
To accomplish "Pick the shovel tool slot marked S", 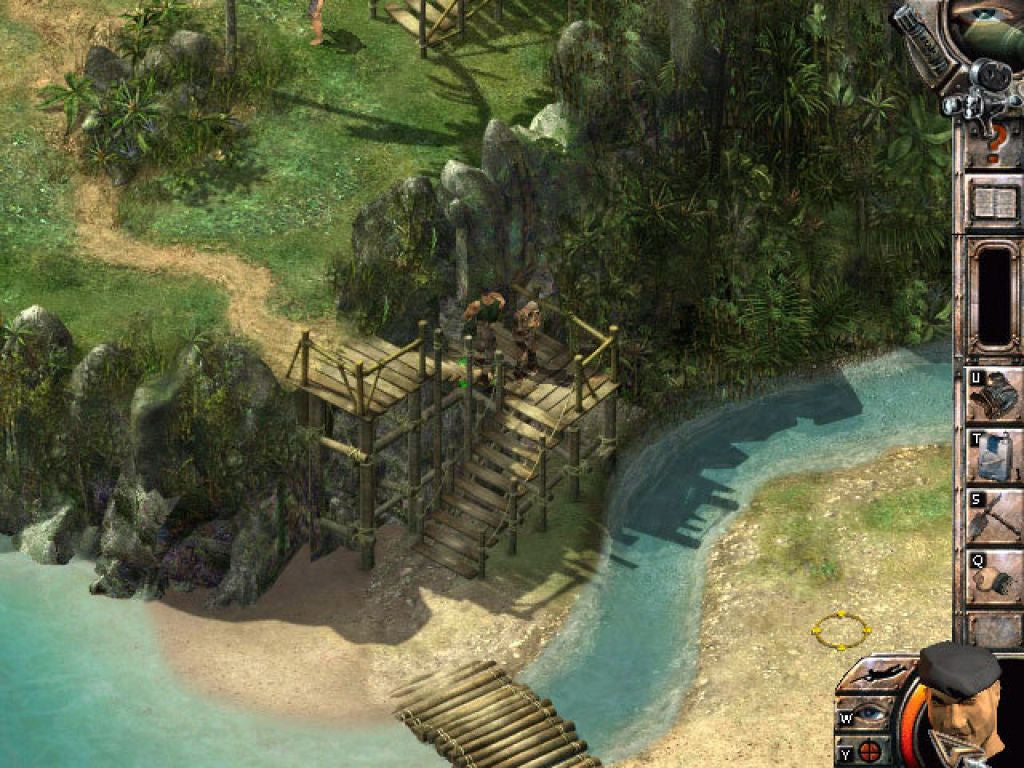I will [x=993, y=516].
